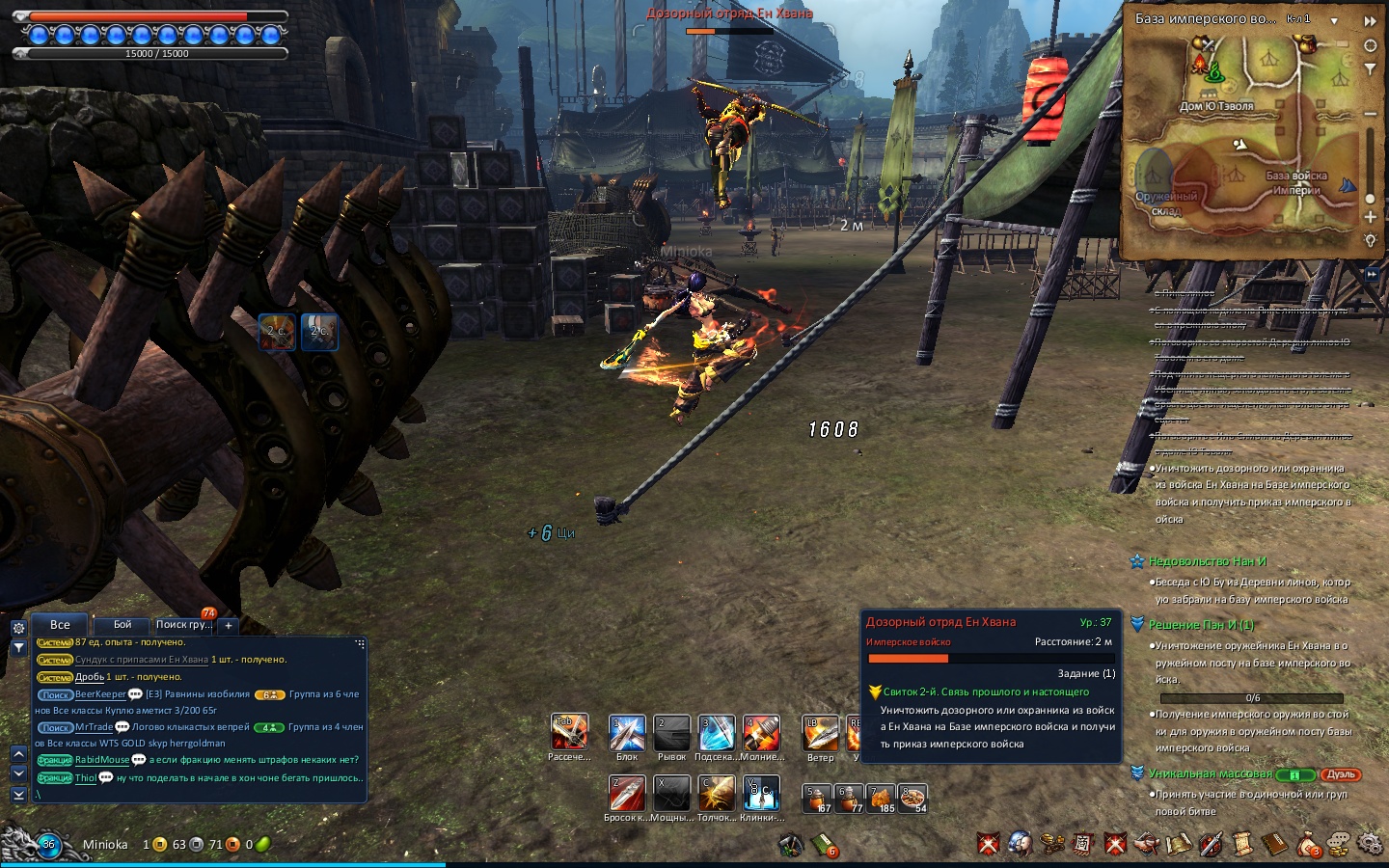
Task: Switch to the Бой chat tab
Action: click(x=123, y=625)
